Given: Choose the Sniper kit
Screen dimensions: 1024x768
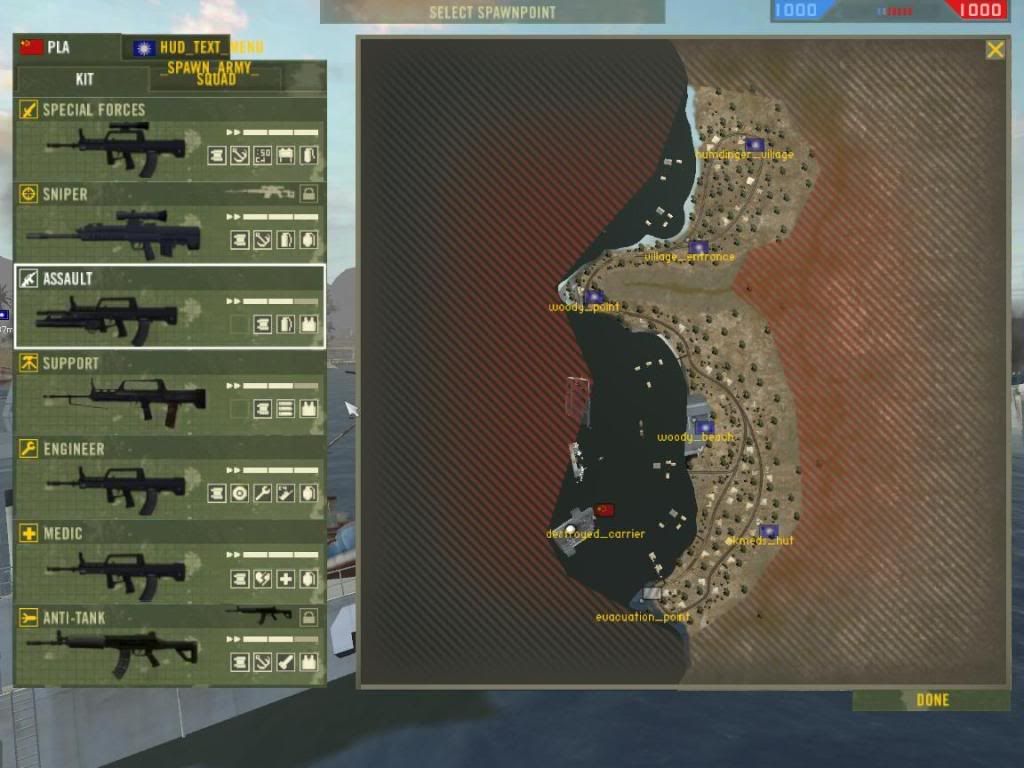Looking at the screenshot, I should click(170, 223).
